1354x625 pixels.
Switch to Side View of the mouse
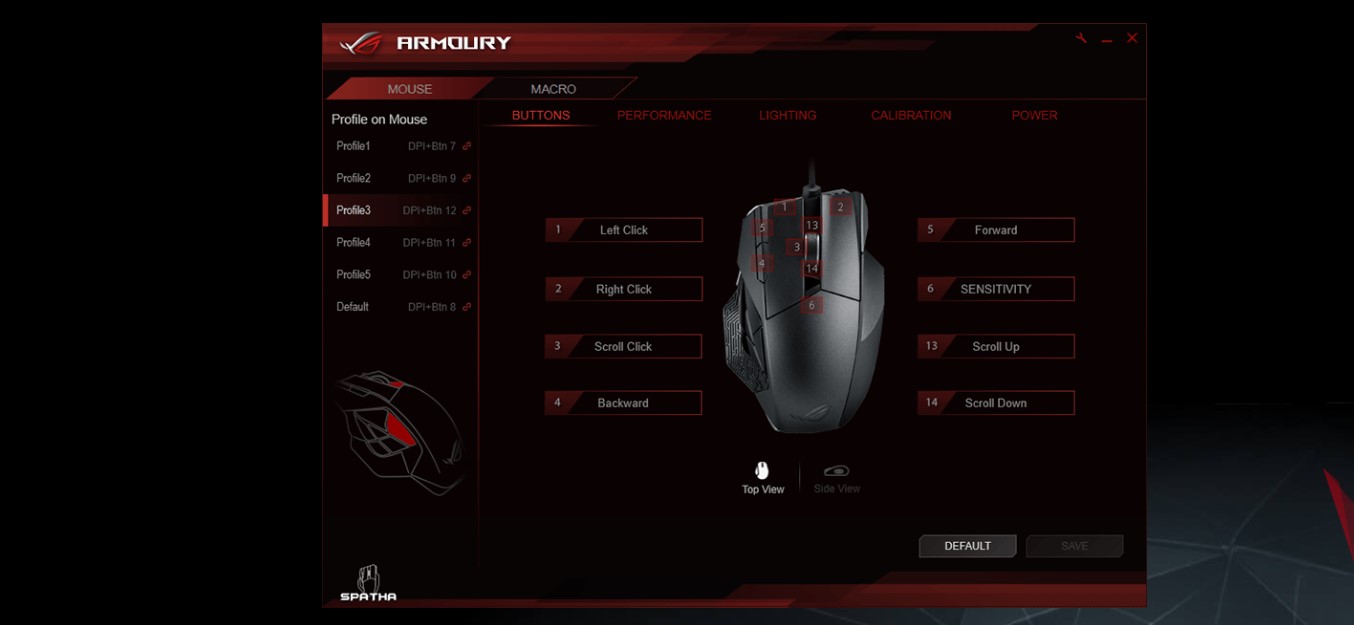(x=837, y=477)
